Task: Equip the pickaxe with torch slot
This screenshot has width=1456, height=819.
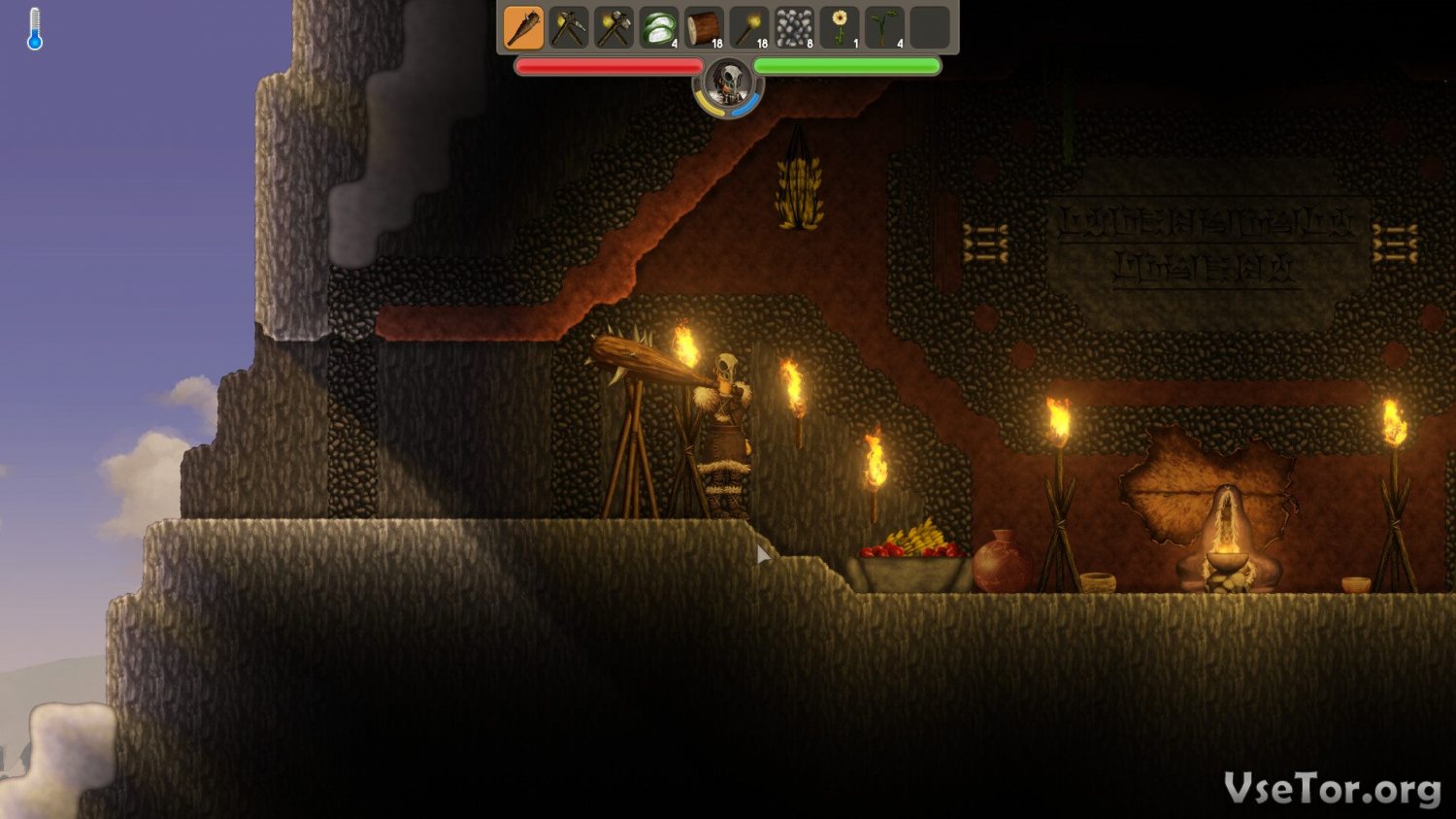Action: click(568, 27)
